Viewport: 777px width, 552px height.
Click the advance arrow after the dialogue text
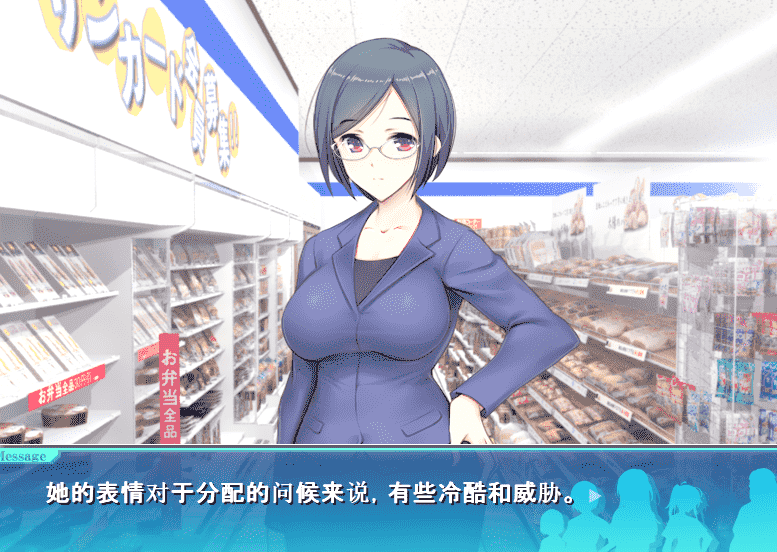[x=595, y=495]
